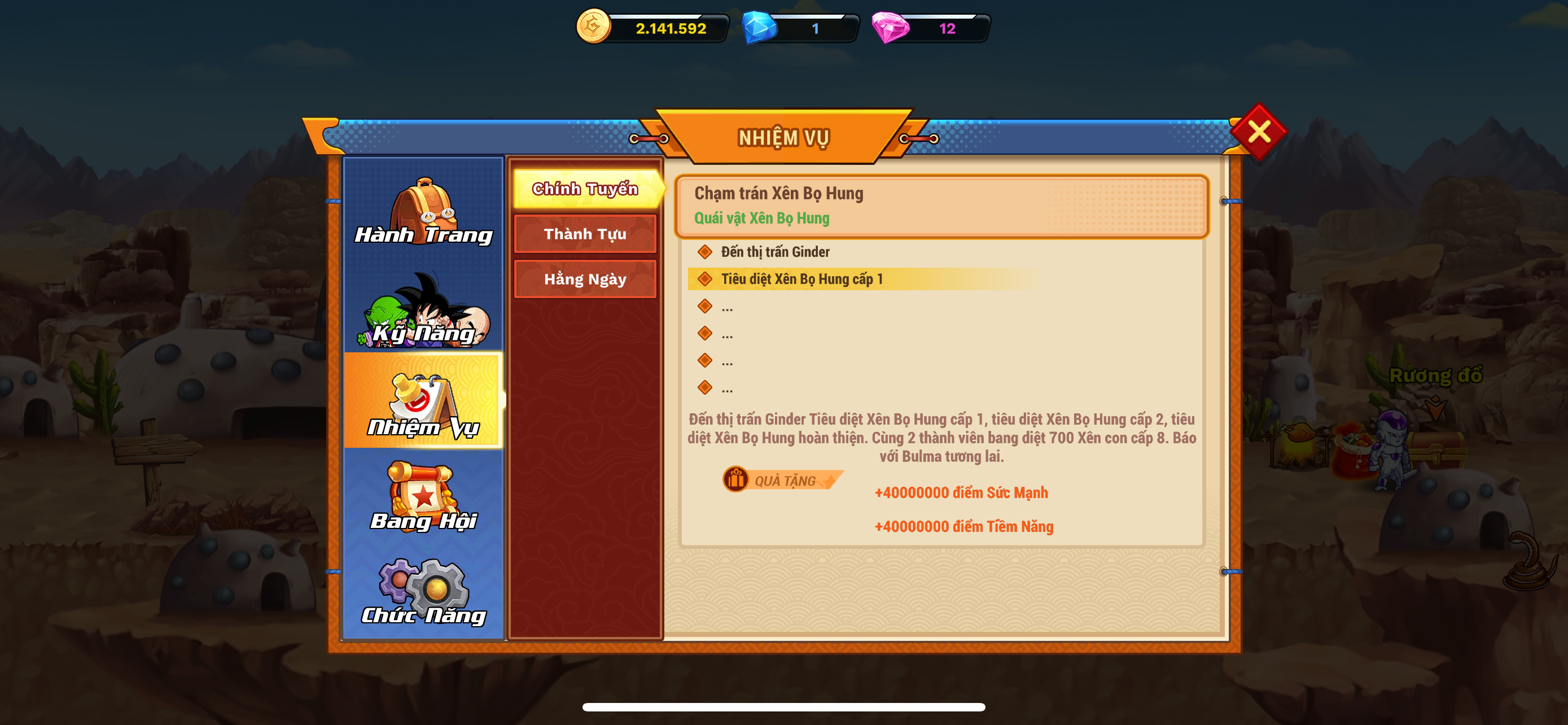Switch to the Thành Tựu tab

[585, 234]
